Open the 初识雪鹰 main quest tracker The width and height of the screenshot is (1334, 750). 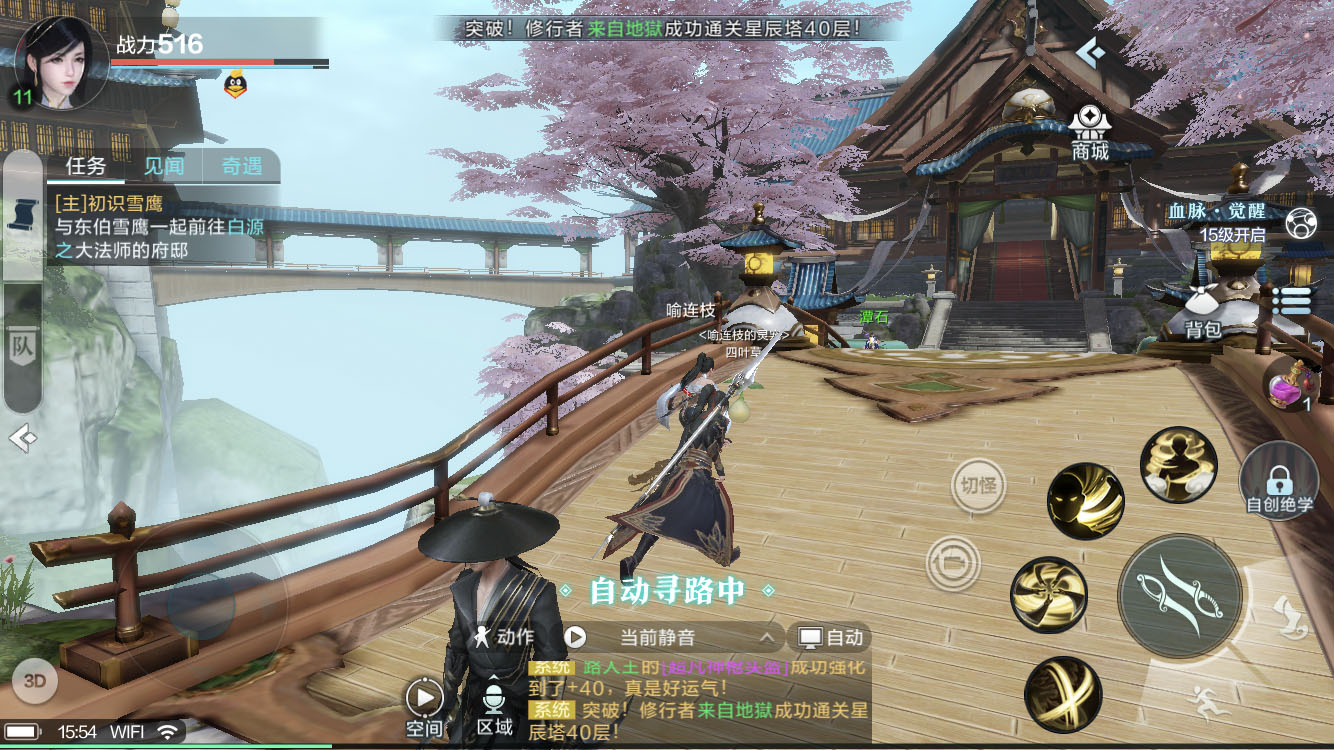pos(160,227)
